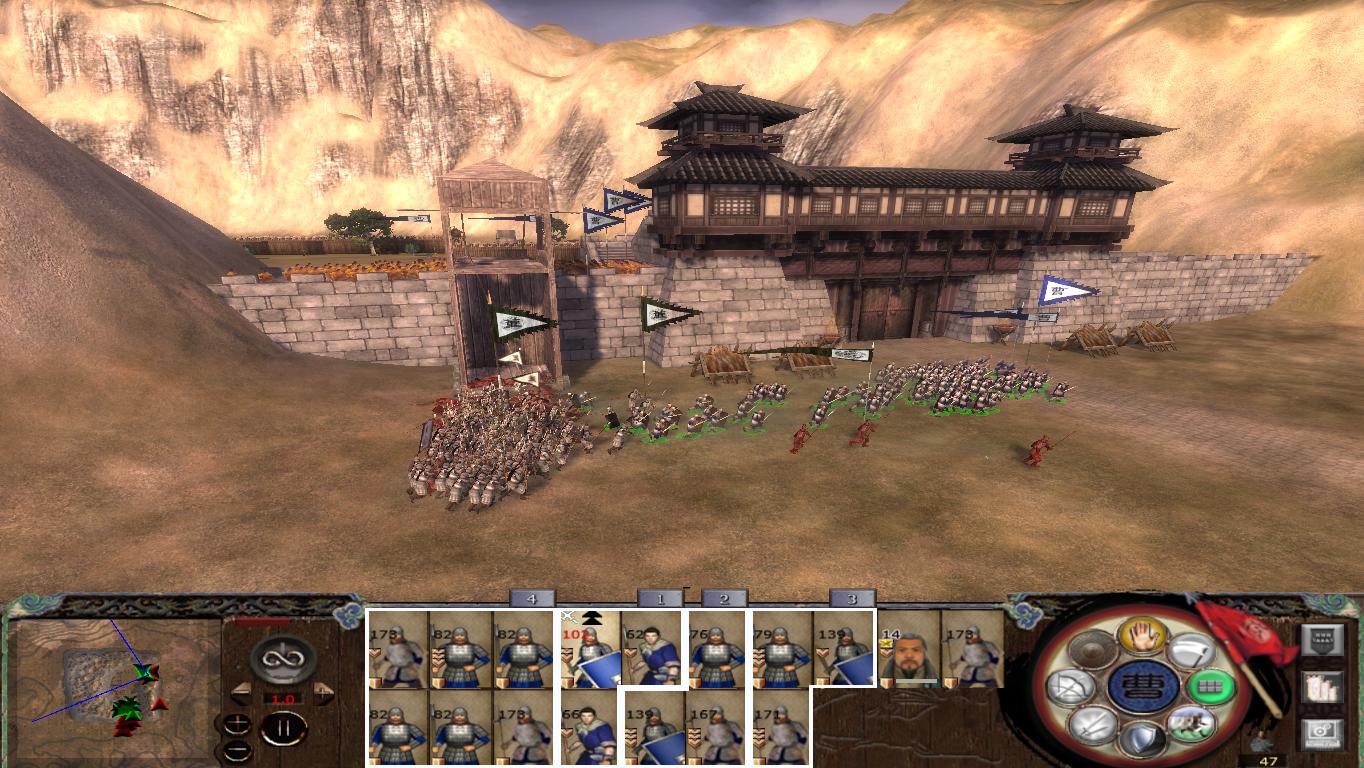Image resolution: width=1364 pixels, height=768 pixels.
Task: Open the scrolls icon on the right panel
Action: point(1321,688)
